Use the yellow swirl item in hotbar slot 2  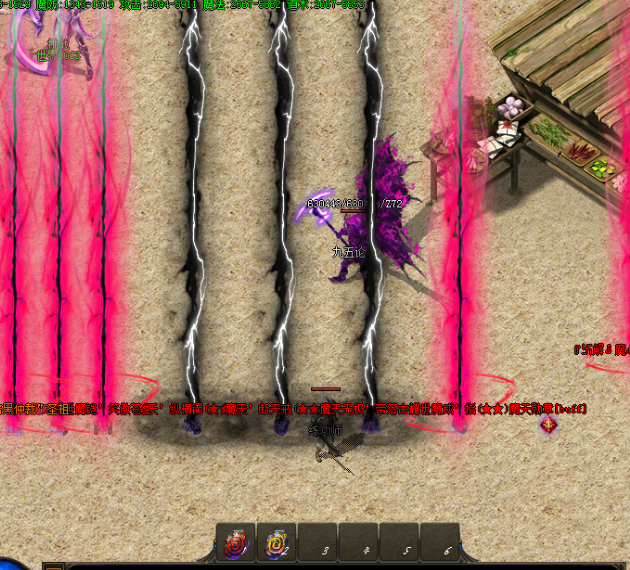point(276,543)
